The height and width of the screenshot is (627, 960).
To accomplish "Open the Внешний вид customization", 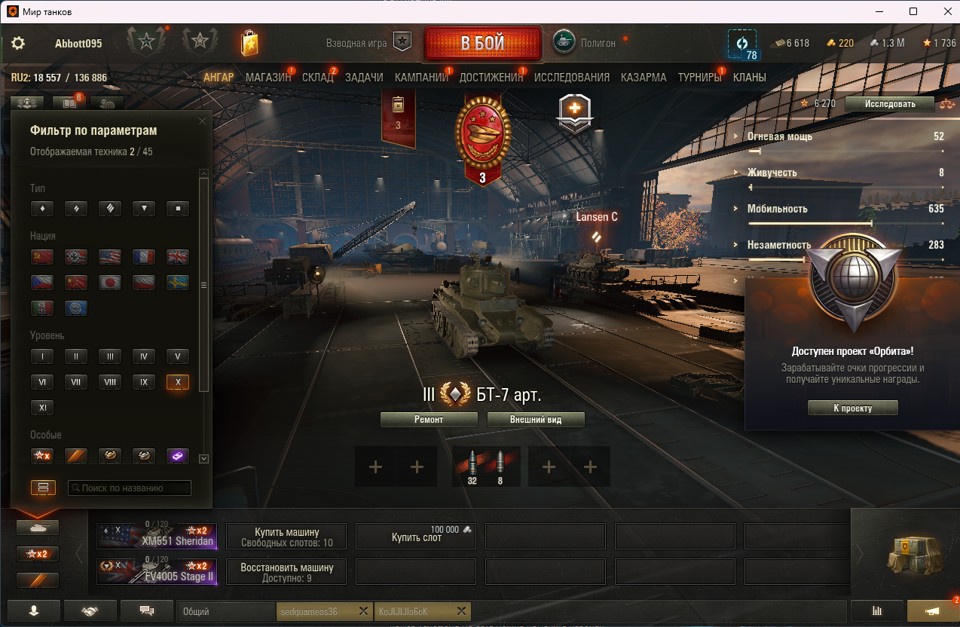I will (x=535, y=420).
